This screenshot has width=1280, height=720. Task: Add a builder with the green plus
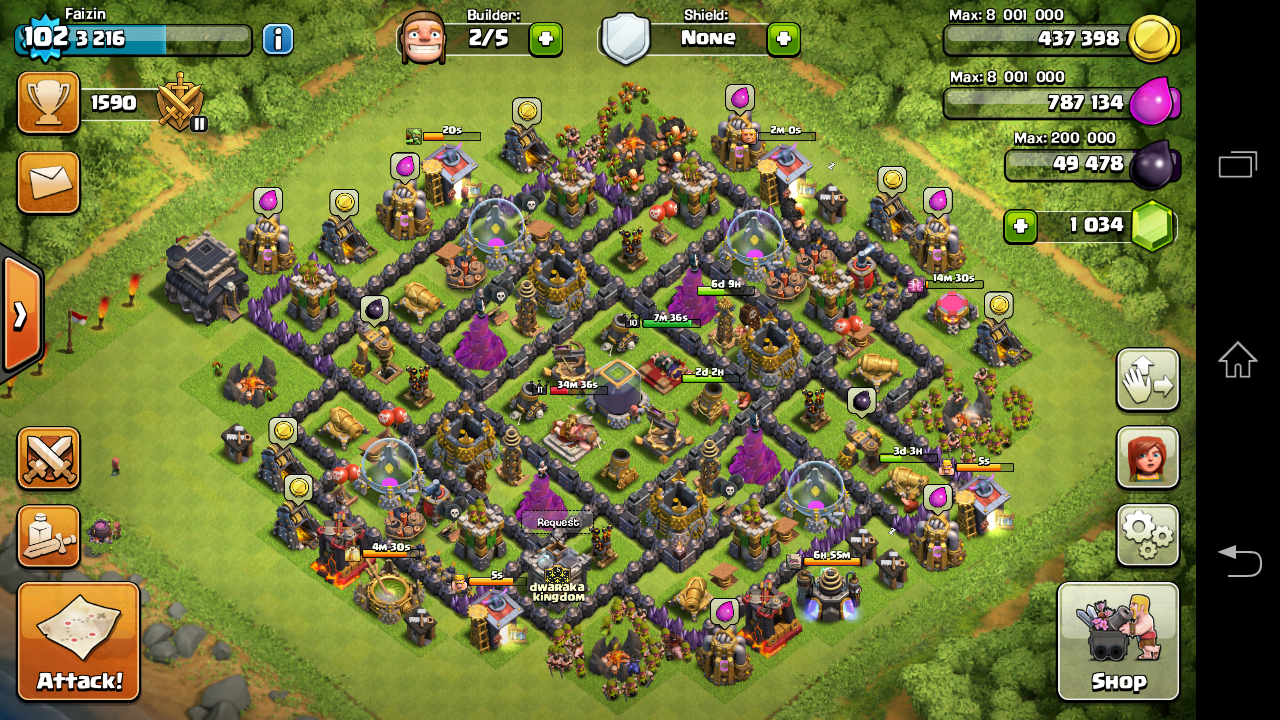pyautogui.click(x=545, y=40)
